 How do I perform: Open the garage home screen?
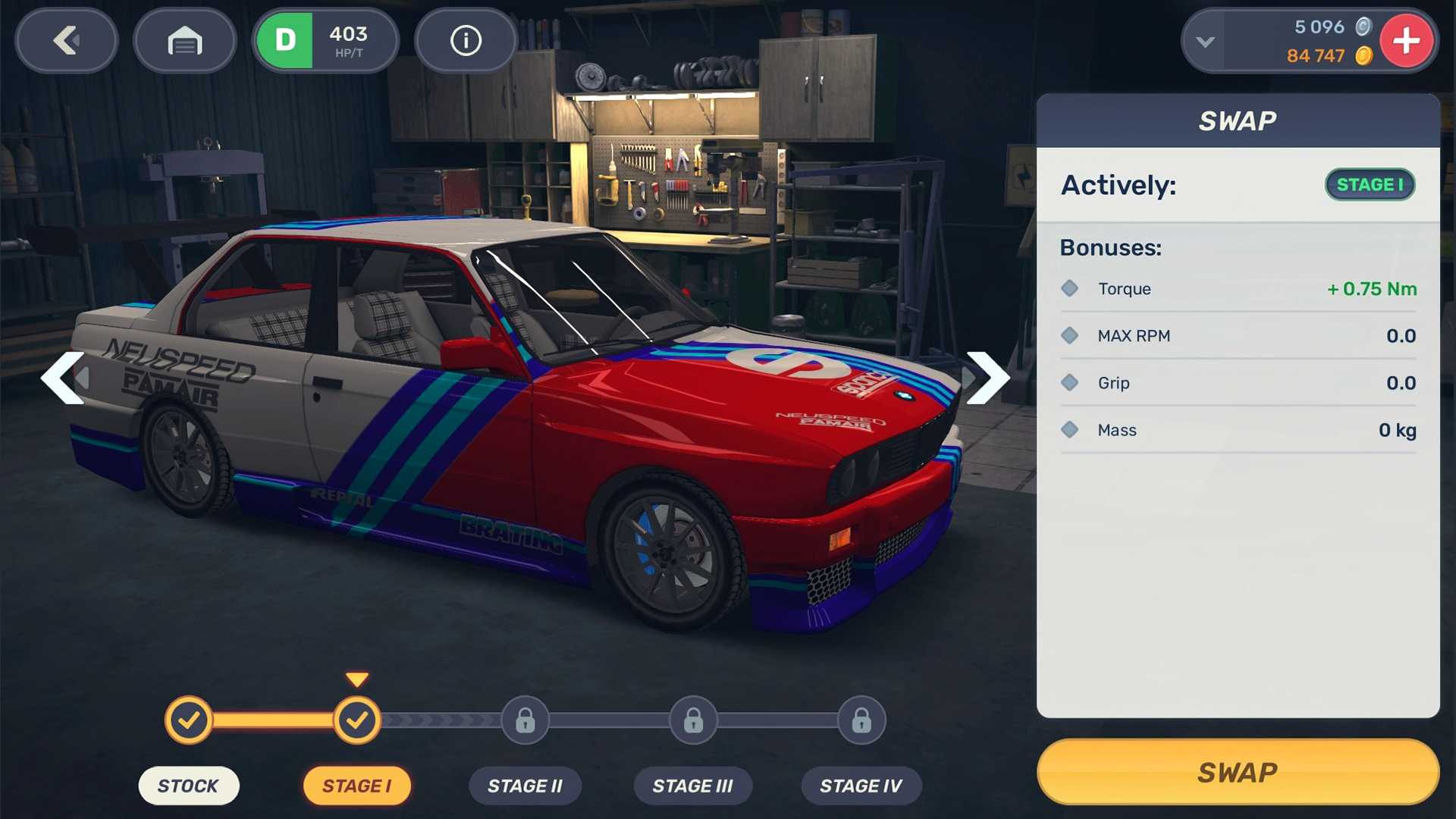184,41
